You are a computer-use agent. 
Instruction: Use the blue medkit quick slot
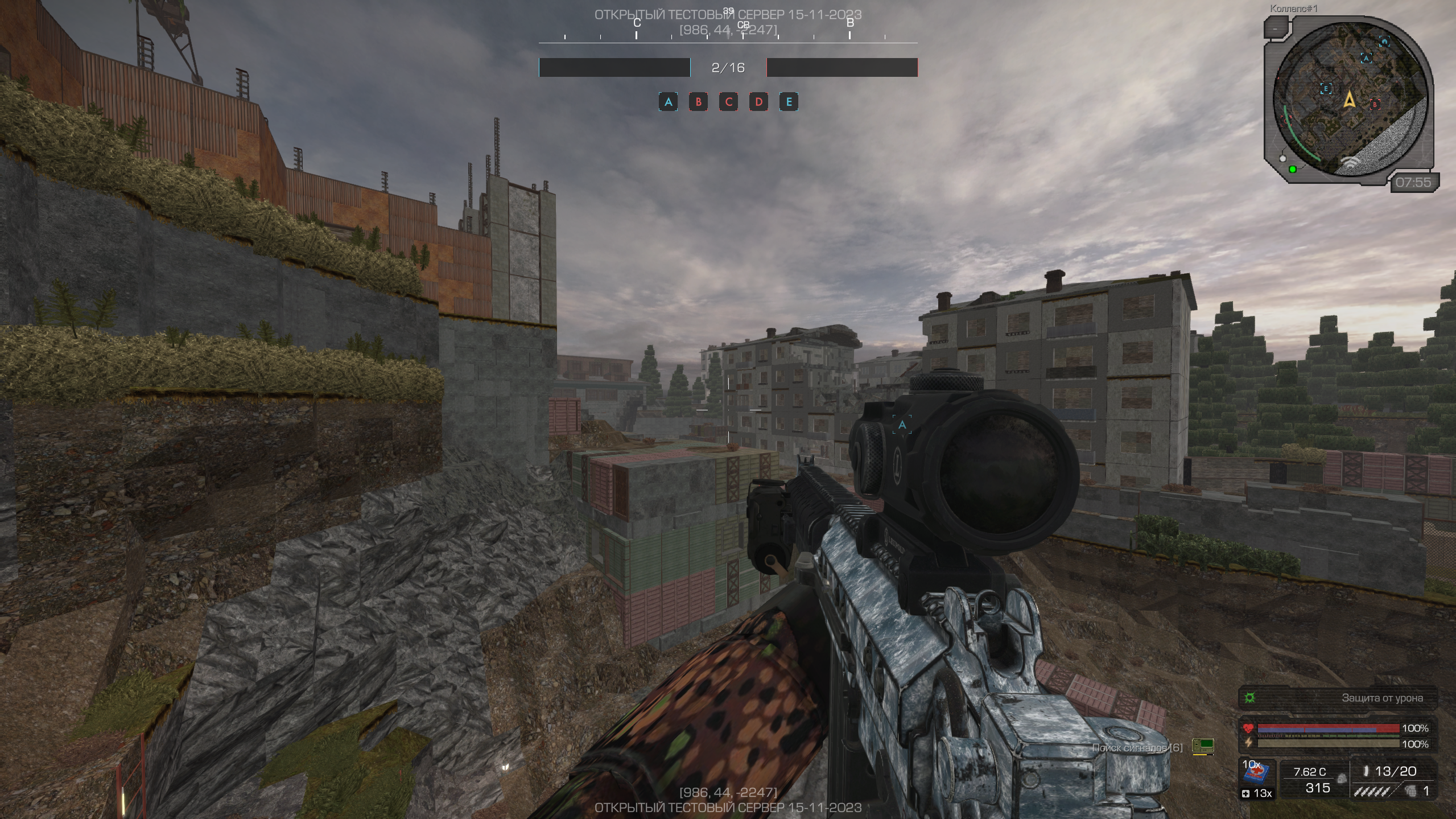(1258, 773)
